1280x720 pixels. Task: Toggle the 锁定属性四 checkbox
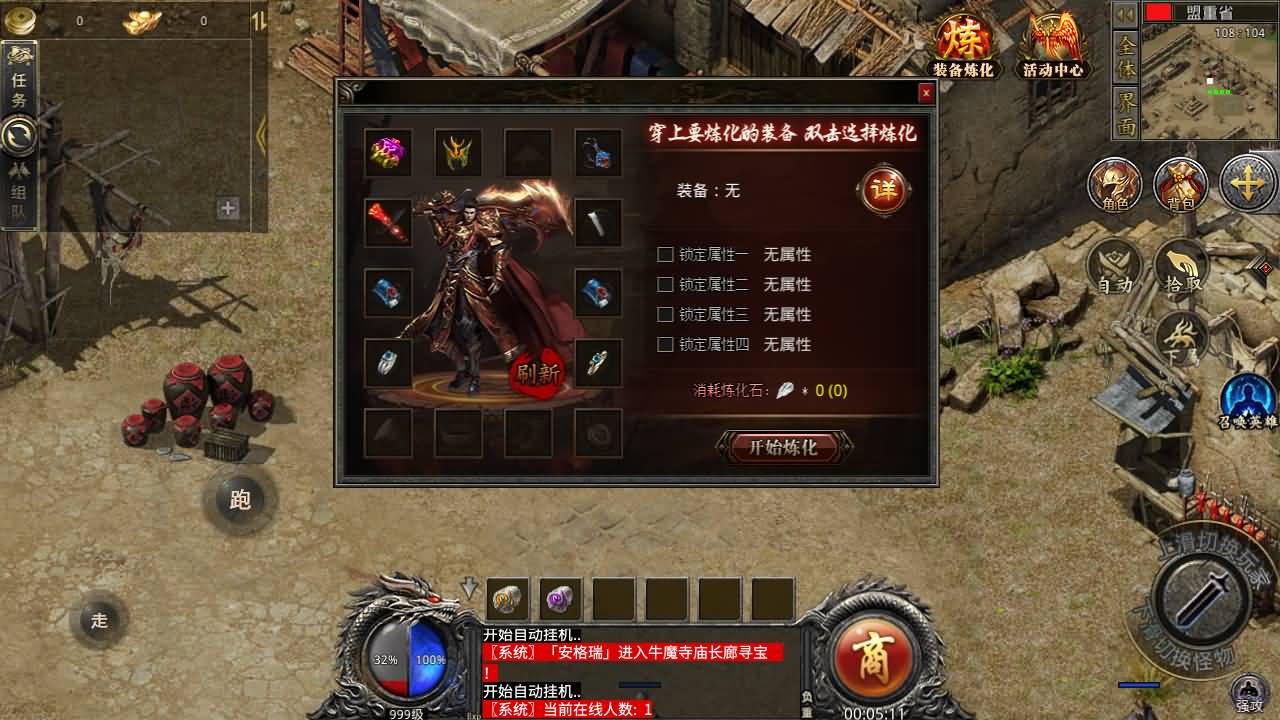[x=665, y=345]
